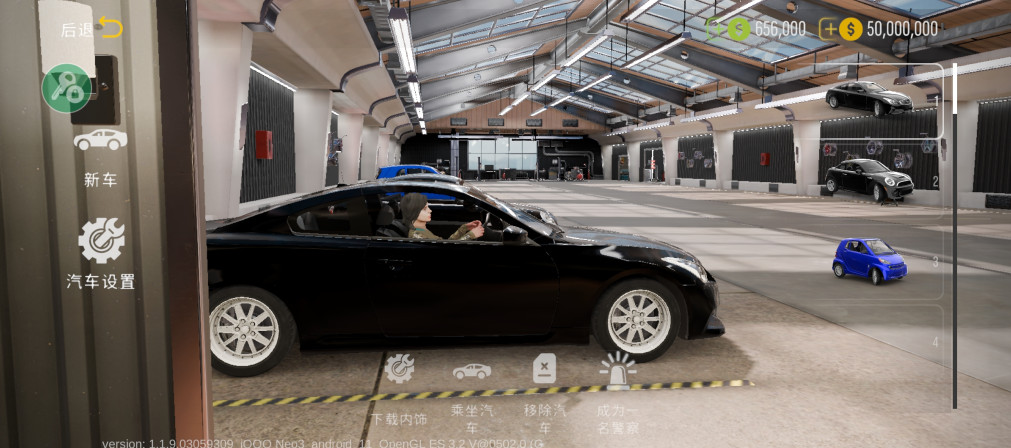
Task: Tap the green key icon
Action: (67, 88)
